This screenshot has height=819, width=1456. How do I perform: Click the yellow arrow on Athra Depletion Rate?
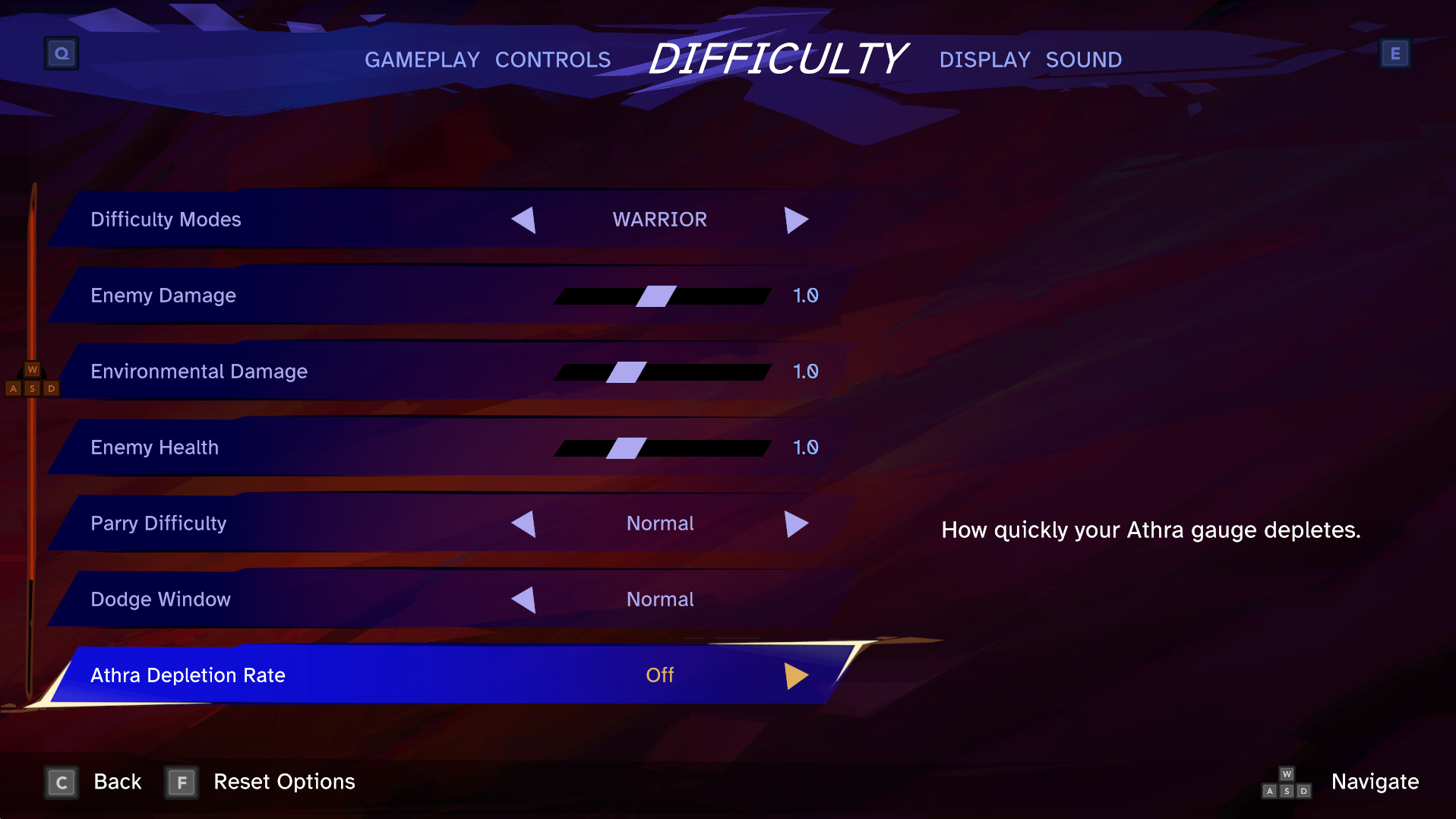click(x=795, y=675)
